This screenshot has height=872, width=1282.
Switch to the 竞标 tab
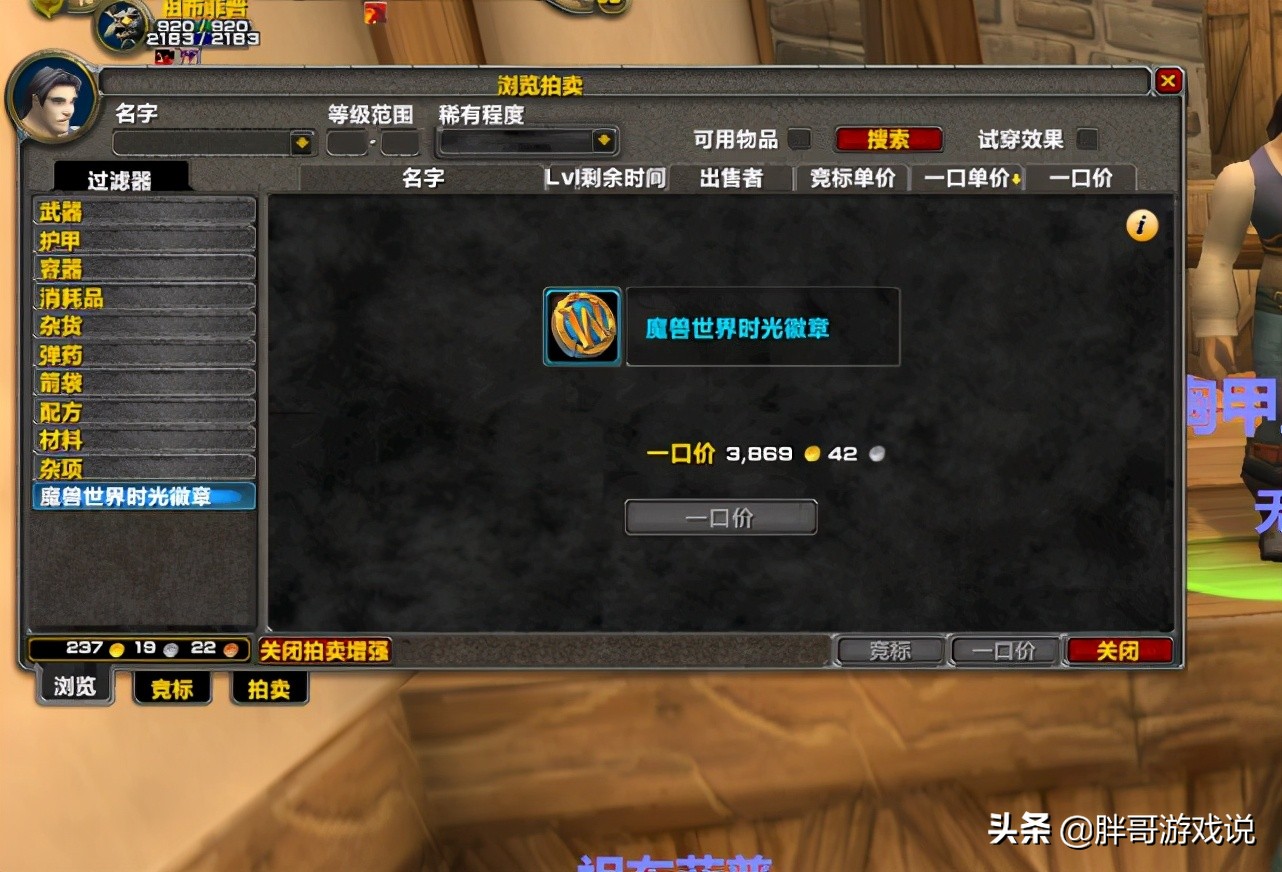(171, 687)
